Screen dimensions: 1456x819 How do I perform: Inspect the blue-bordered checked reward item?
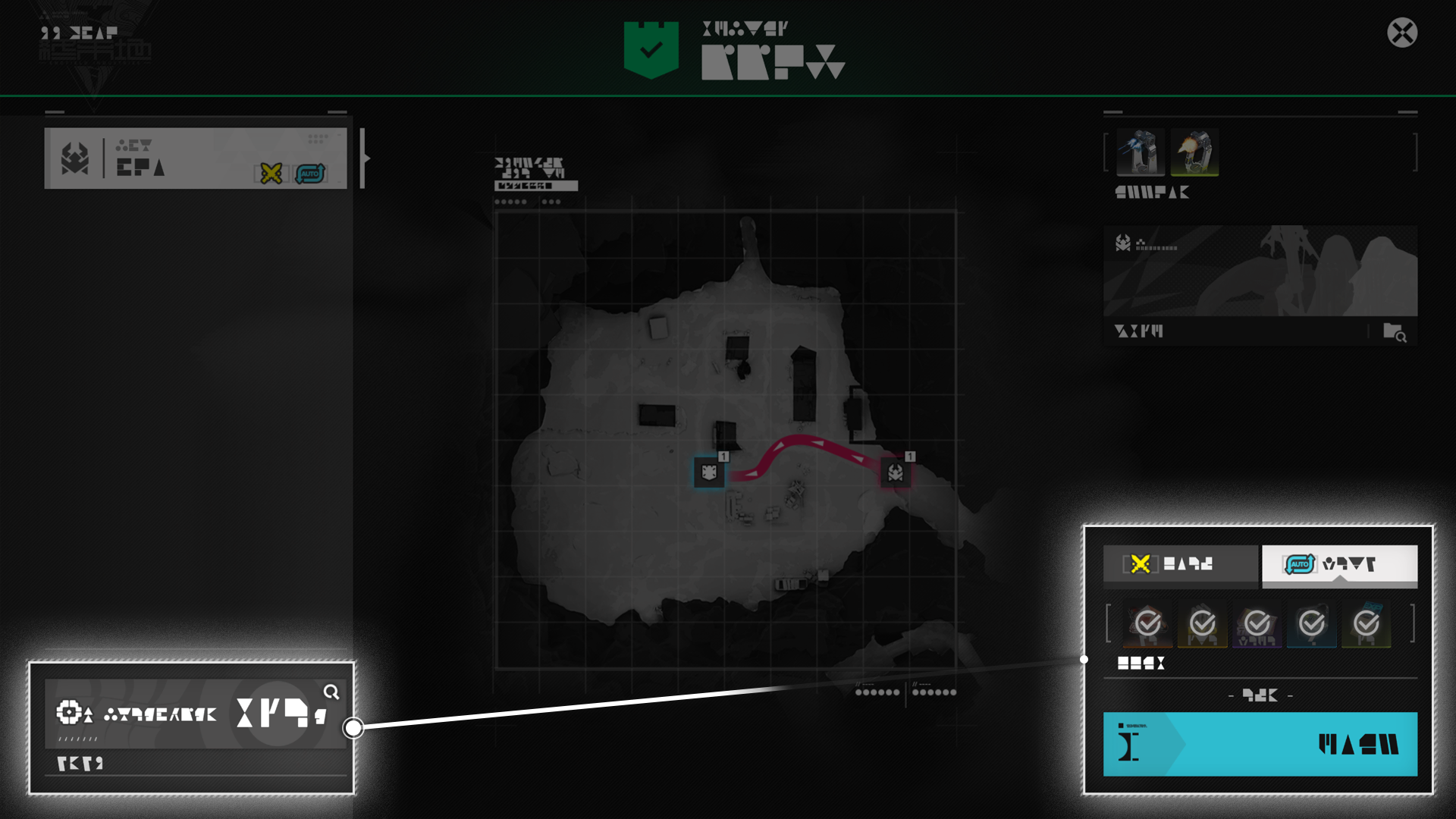click(x=1311, y=625)
